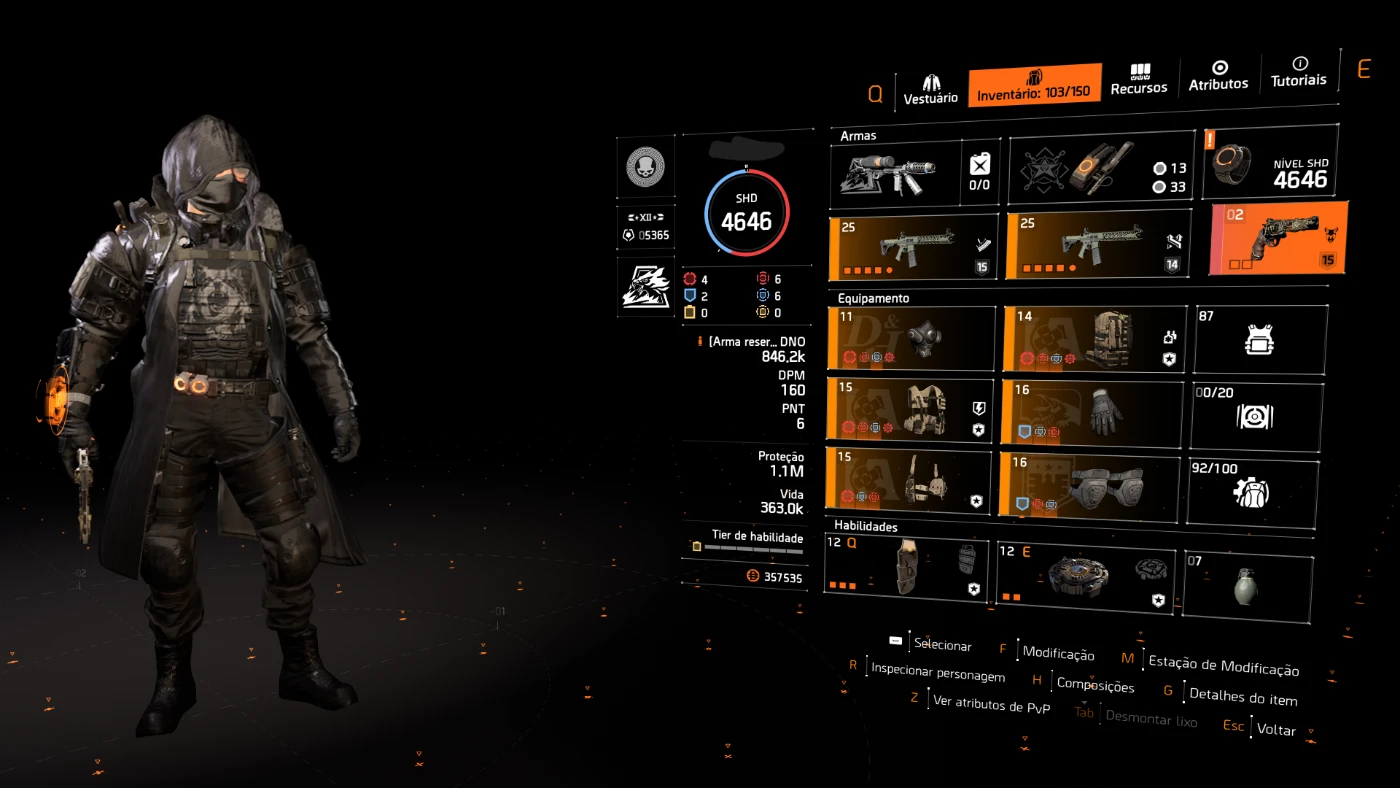Open the Tutoriais tab
Screen dimensions: 1400x788
click(1298, 72)
